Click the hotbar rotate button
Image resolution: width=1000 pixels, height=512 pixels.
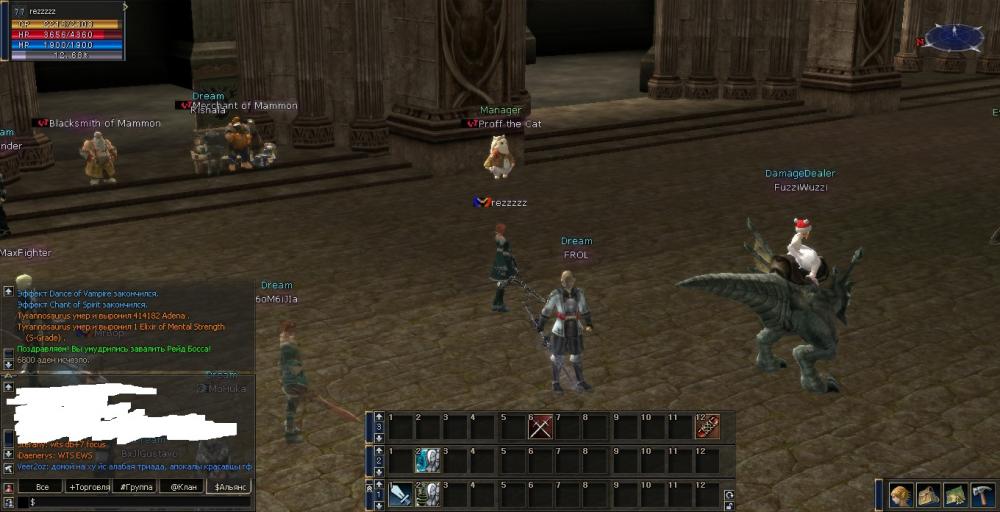coord(727,494)
